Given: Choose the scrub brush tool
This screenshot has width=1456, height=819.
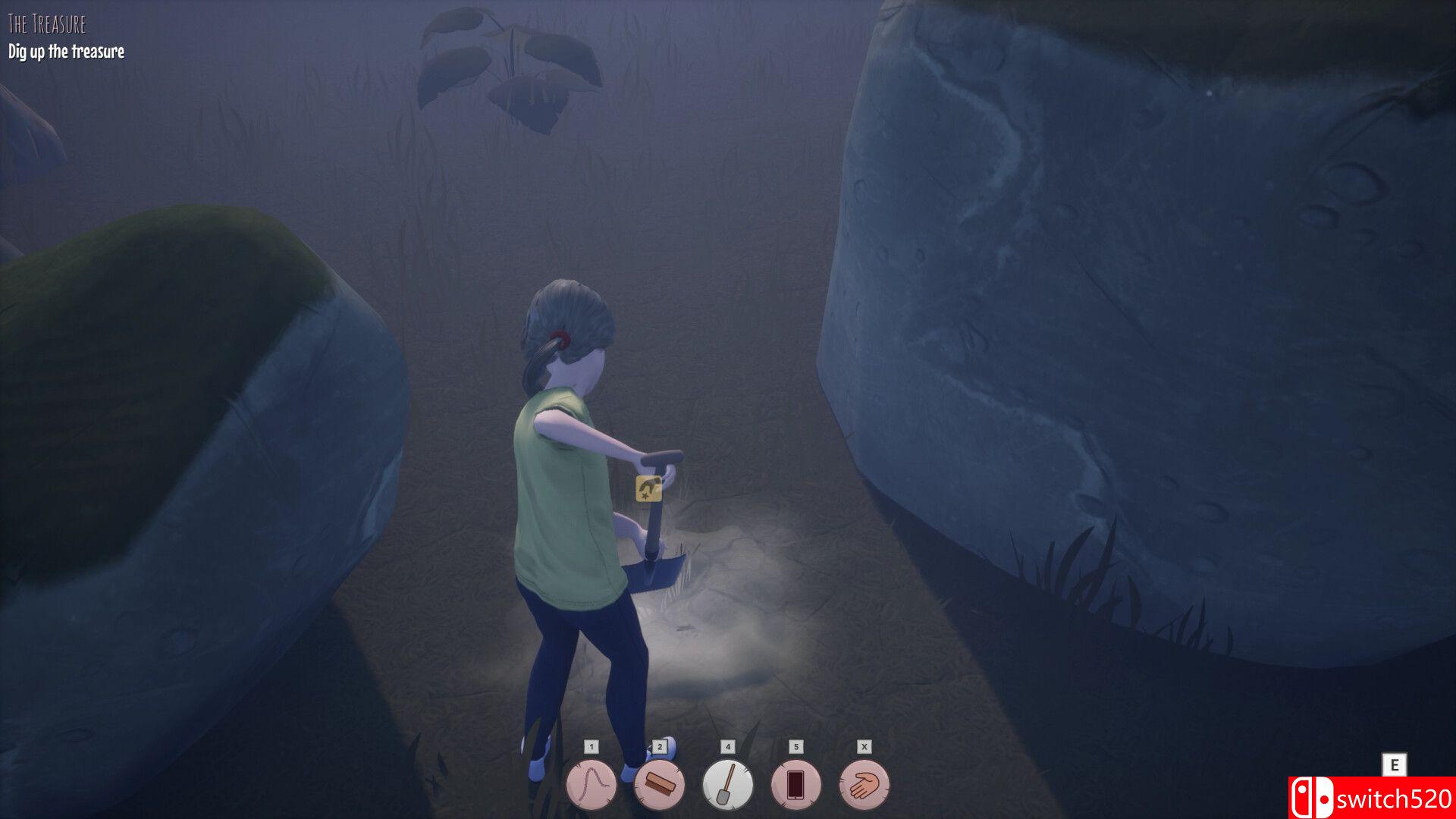Looking at the screenshot, I should pyautogui.click(x=659, y=785).
